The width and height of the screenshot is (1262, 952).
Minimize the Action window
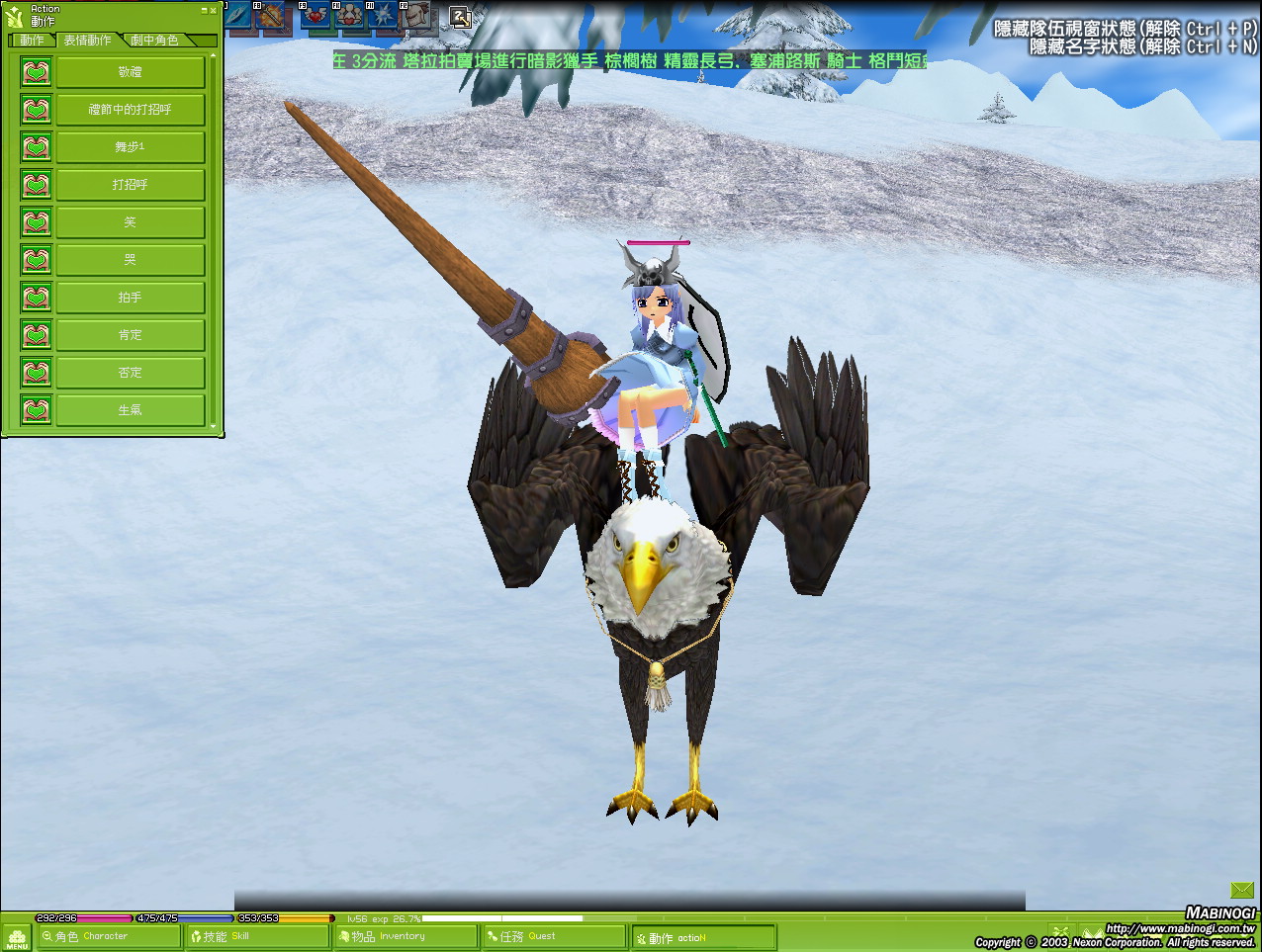pyautogui.click(x=205, y=10)
